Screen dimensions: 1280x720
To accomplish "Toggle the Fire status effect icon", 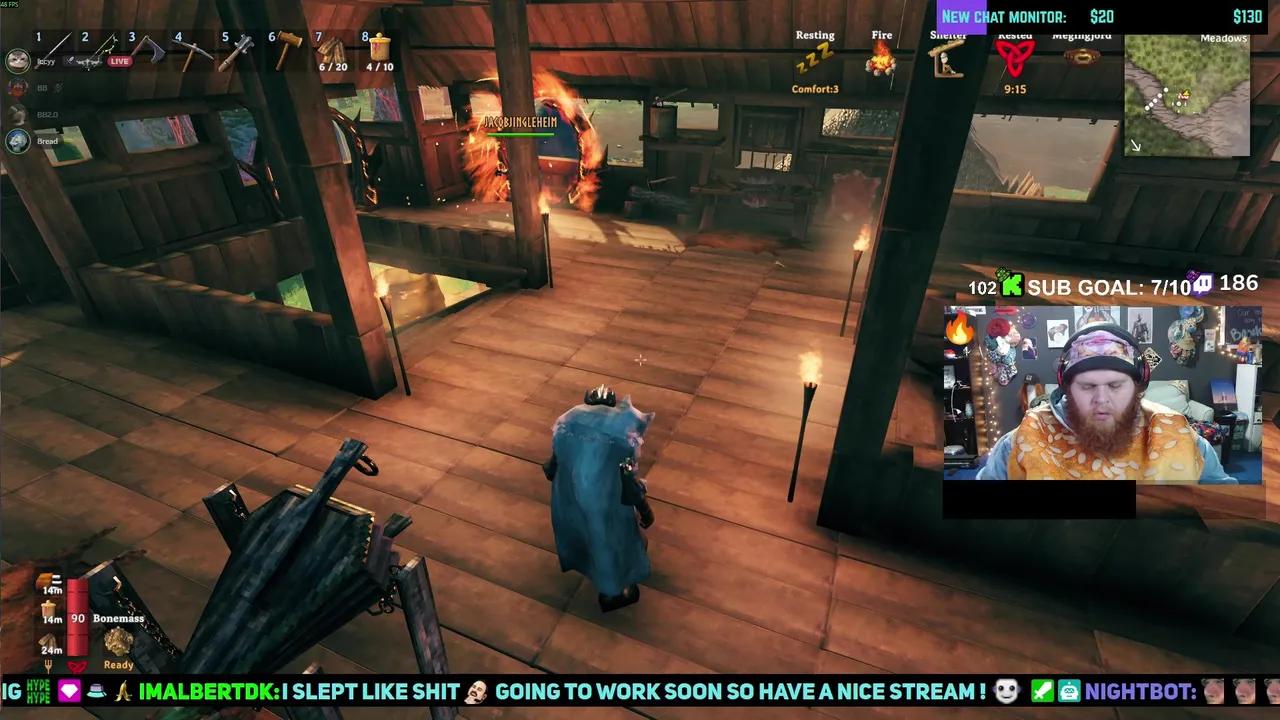I will (x=879, y=62).
